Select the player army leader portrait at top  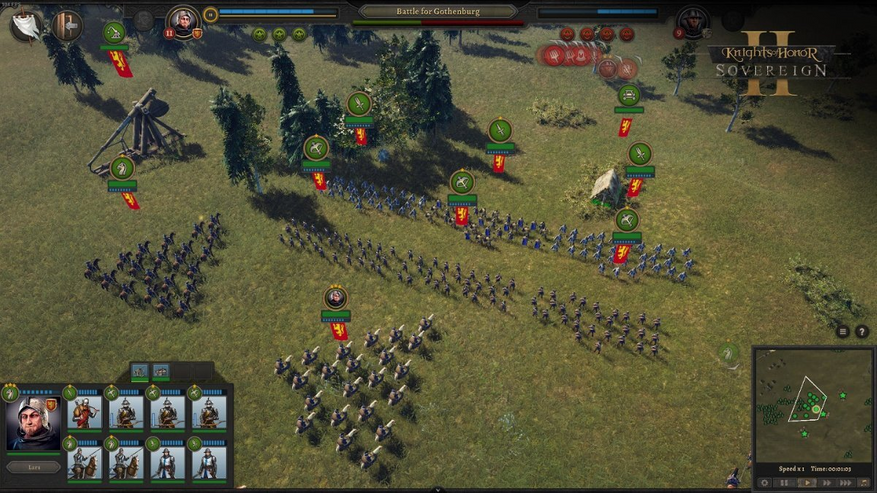pyautogui.click(x=183, y=20)
